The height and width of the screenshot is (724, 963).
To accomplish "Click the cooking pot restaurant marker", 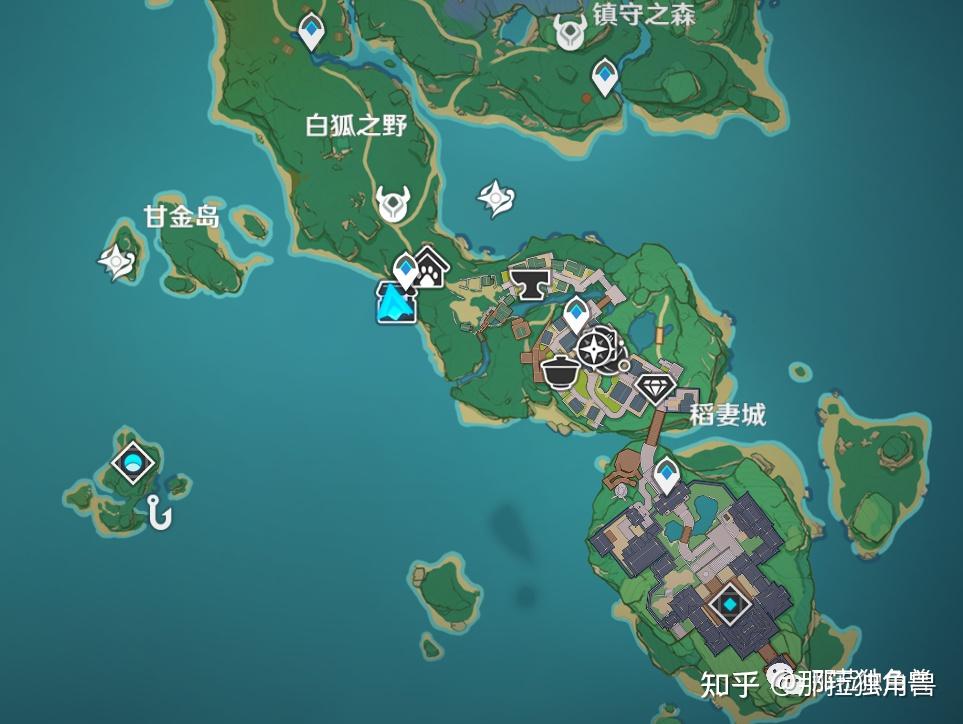I will pyautogui.click(x=560, y=371).
